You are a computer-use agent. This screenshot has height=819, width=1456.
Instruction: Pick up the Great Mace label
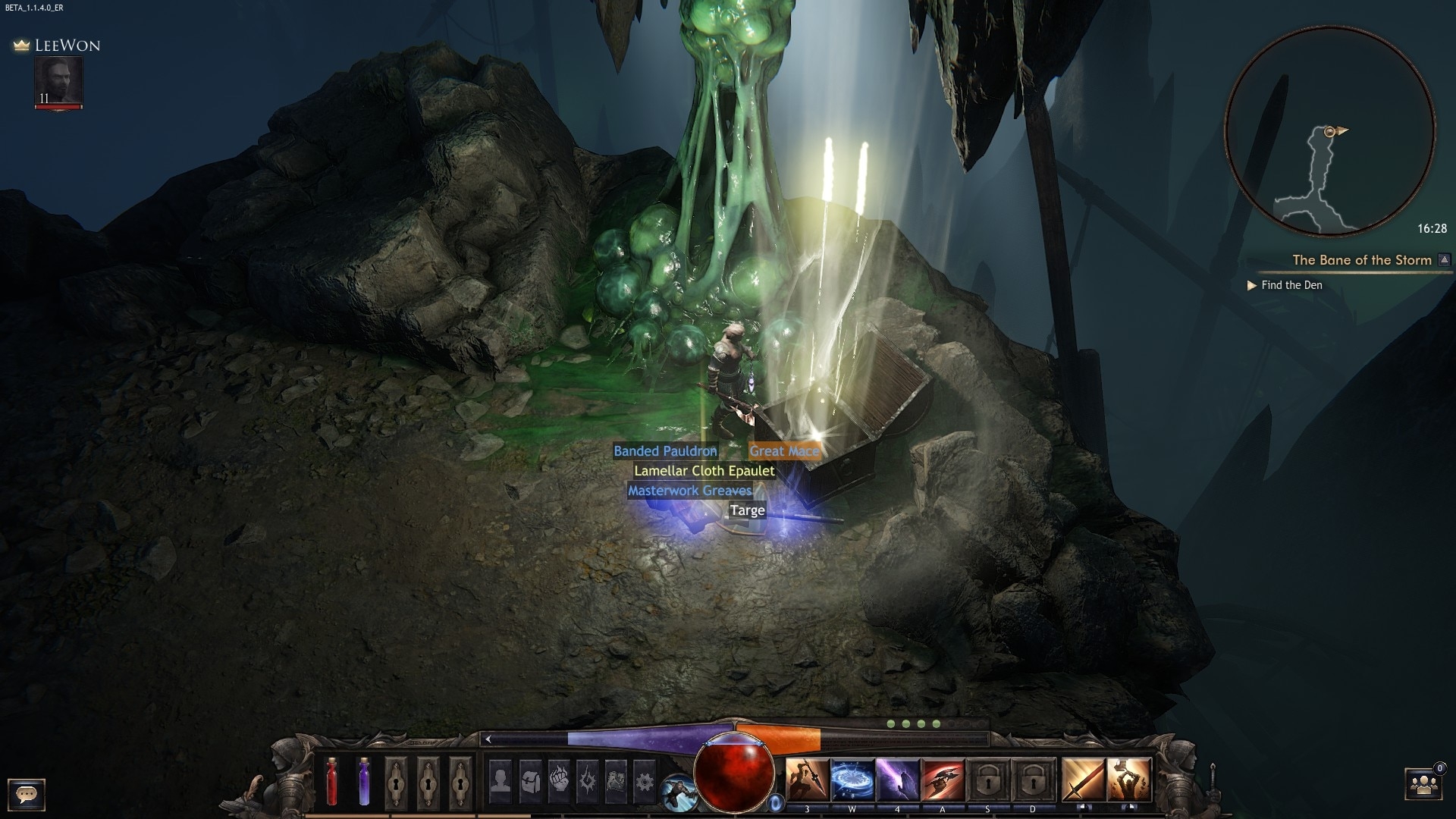[x=784, y=451]
